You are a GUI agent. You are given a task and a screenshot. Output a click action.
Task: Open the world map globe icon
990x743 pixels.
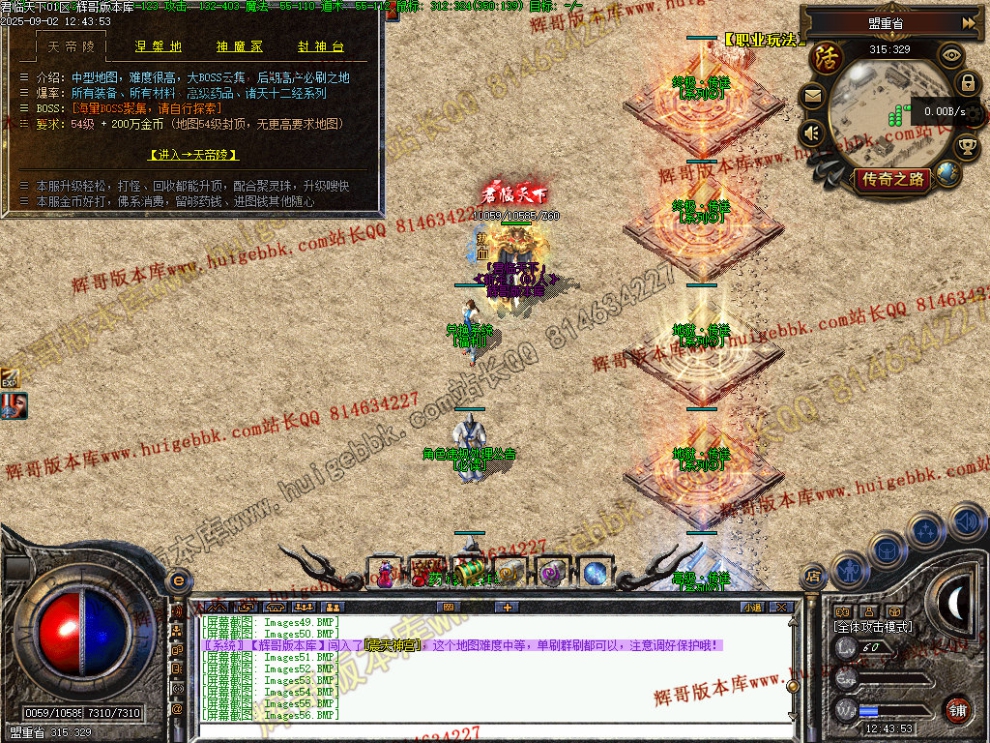coord(947,174)
